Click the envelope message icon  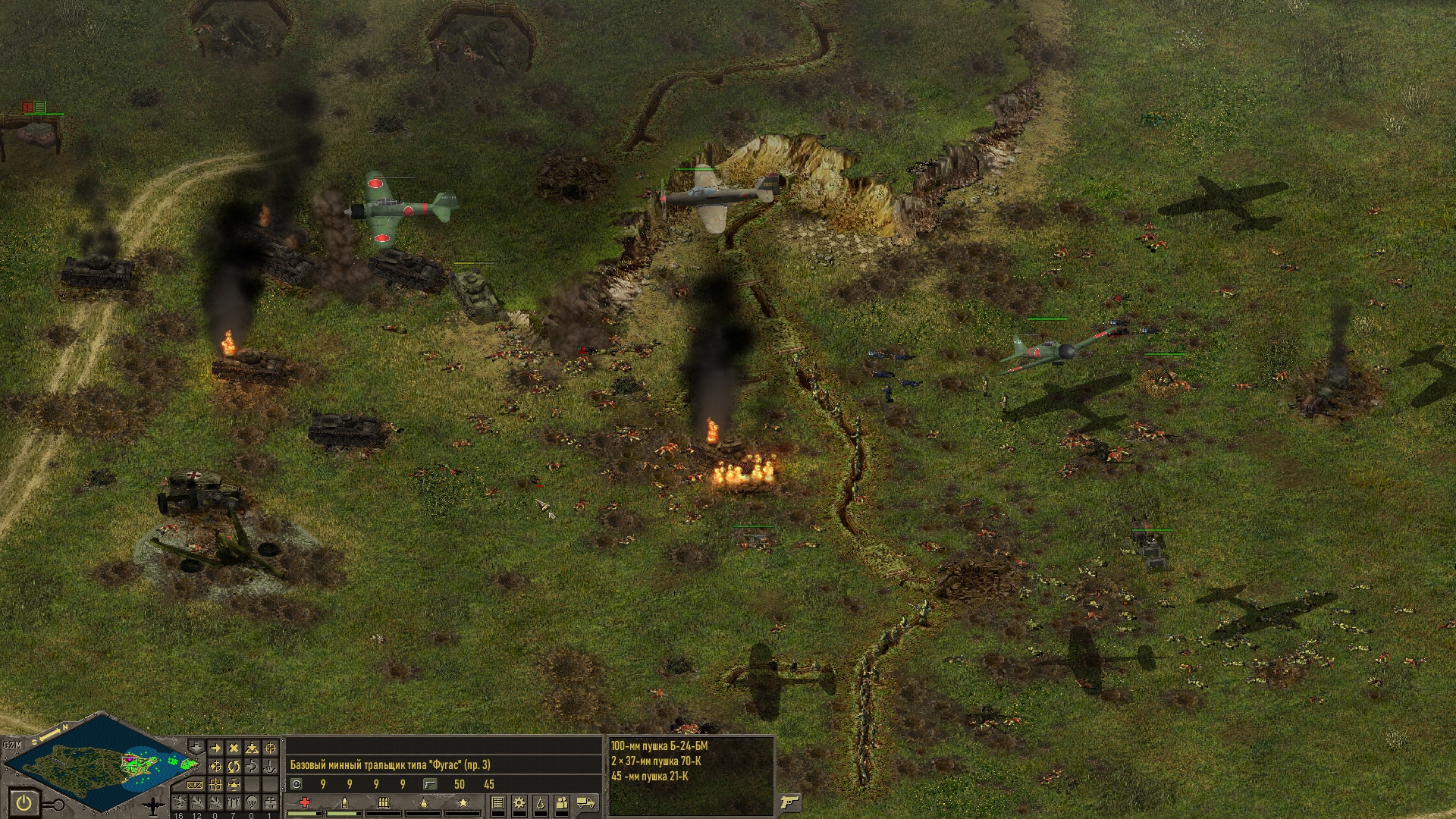click(x=194, y=785)
